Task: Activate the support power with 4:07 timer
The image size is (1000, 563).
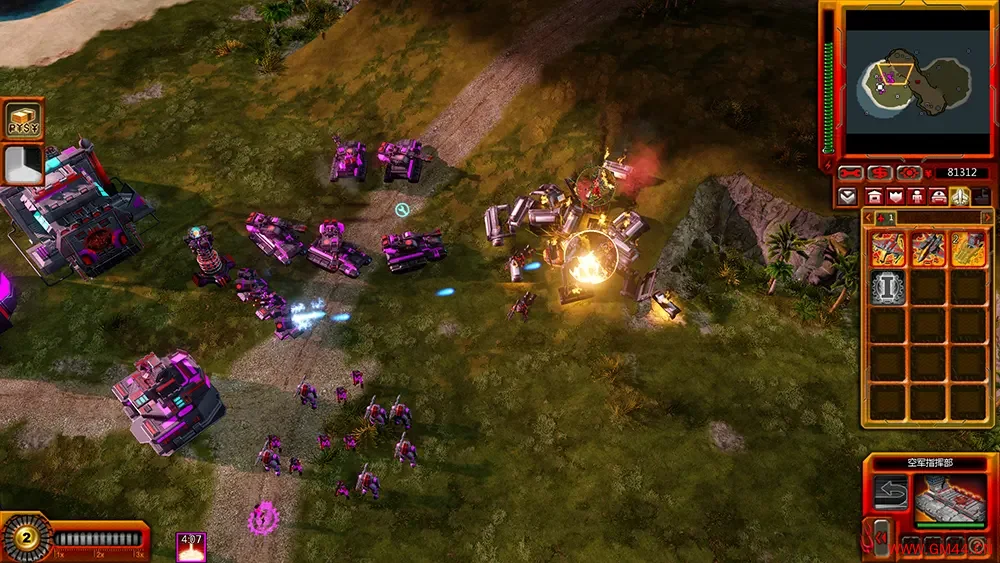Action: click(x=191, y=547)
